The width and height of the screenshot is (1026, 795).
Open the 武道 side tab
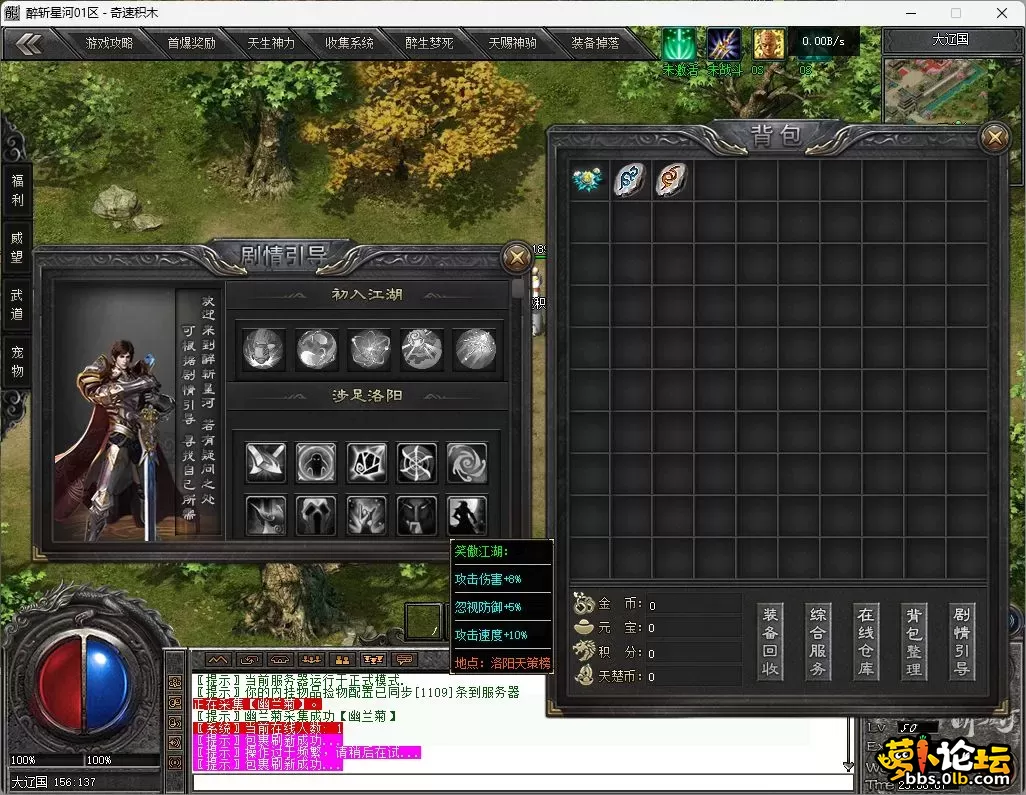pyautogui.click(x=17, y=304)
